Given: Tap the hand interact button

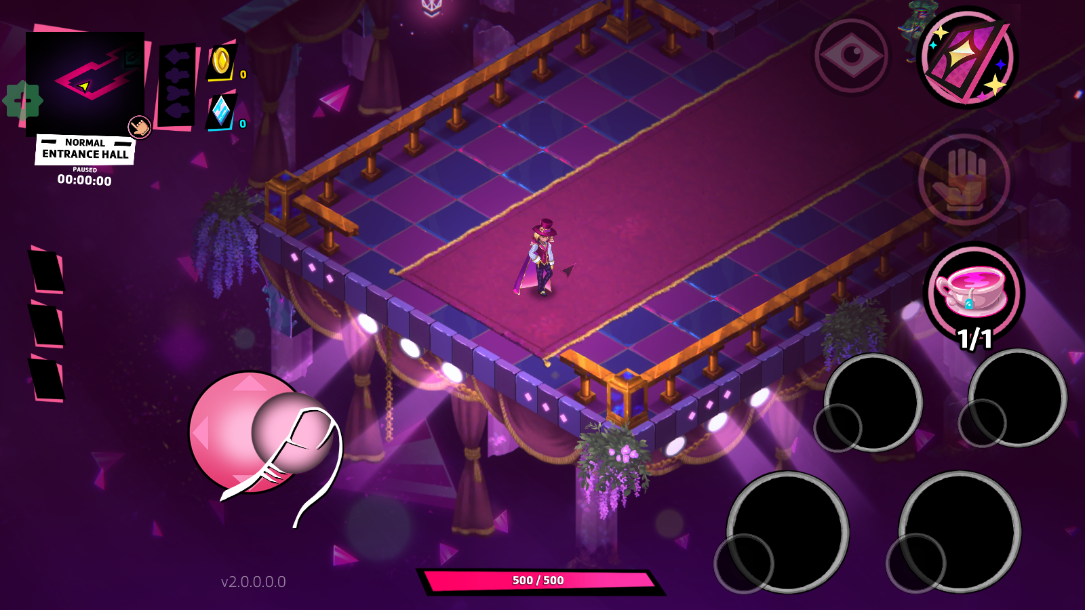Looking at the screenshot, I should (964, 180).
